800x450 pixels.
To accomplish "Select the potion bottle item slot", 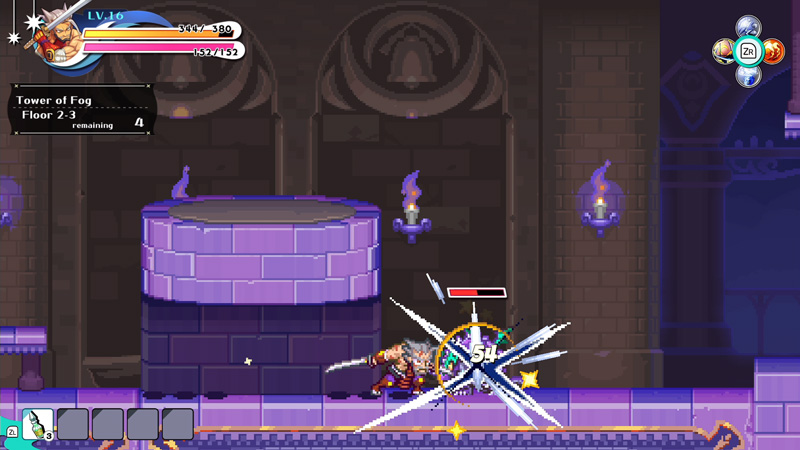I will pyautogui.click(x=38, y=423).
